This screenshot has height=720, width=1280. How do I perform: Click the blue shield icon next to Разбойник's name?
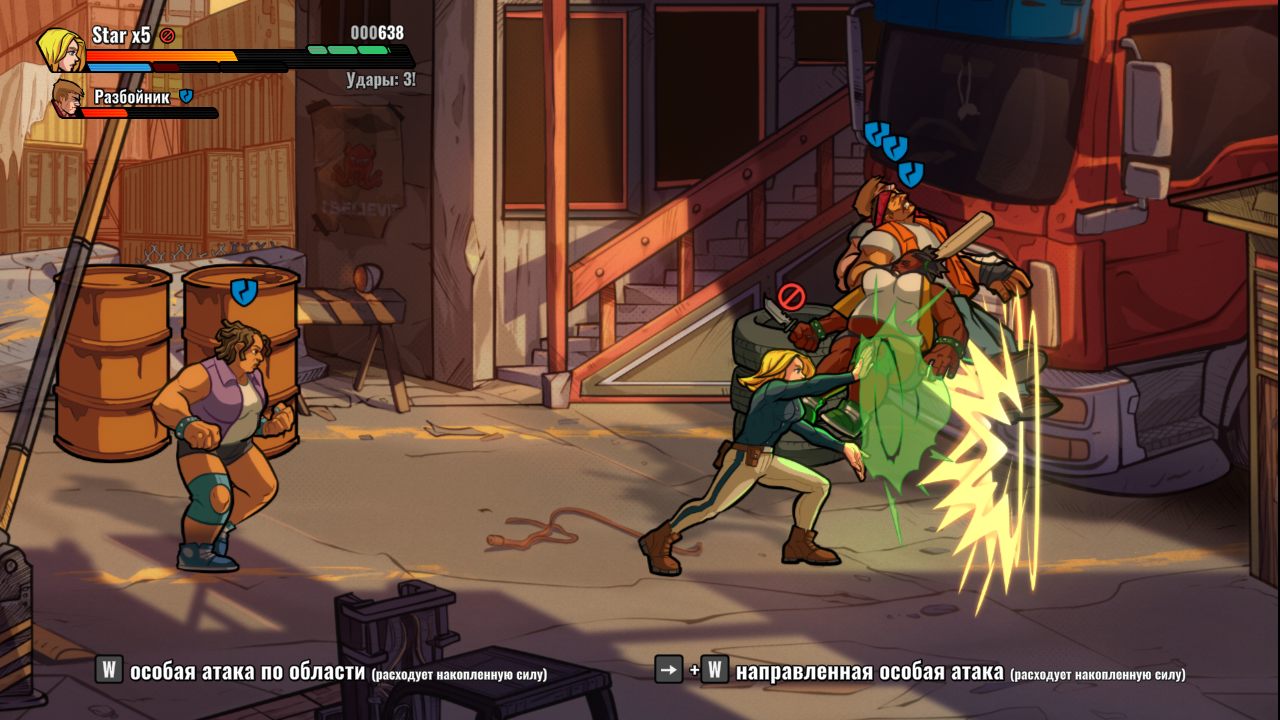[x=186, y=96]
